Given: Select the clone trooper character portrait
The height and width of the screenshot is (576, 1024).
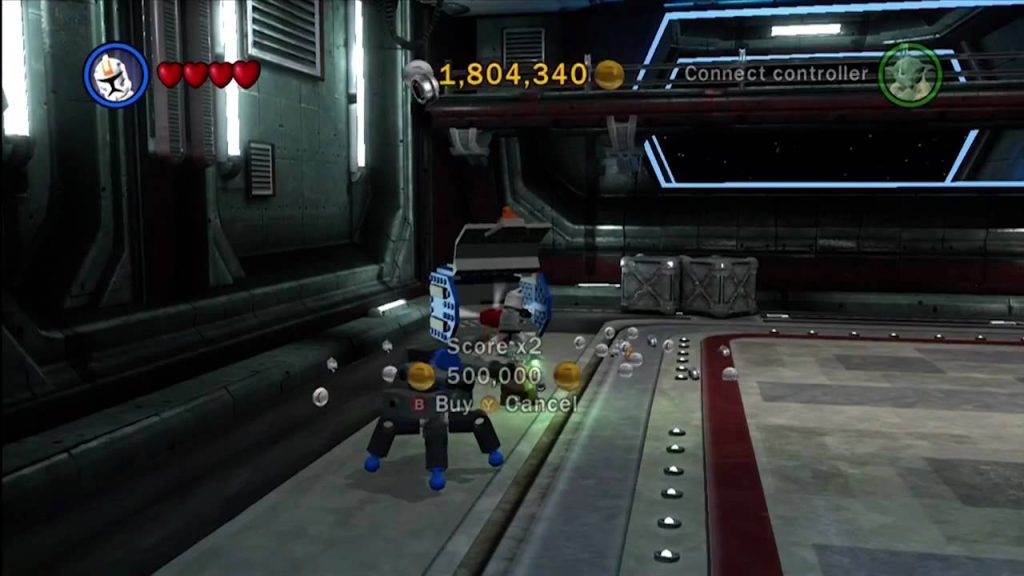Looking at the screenshot, I should pos(116,75).
